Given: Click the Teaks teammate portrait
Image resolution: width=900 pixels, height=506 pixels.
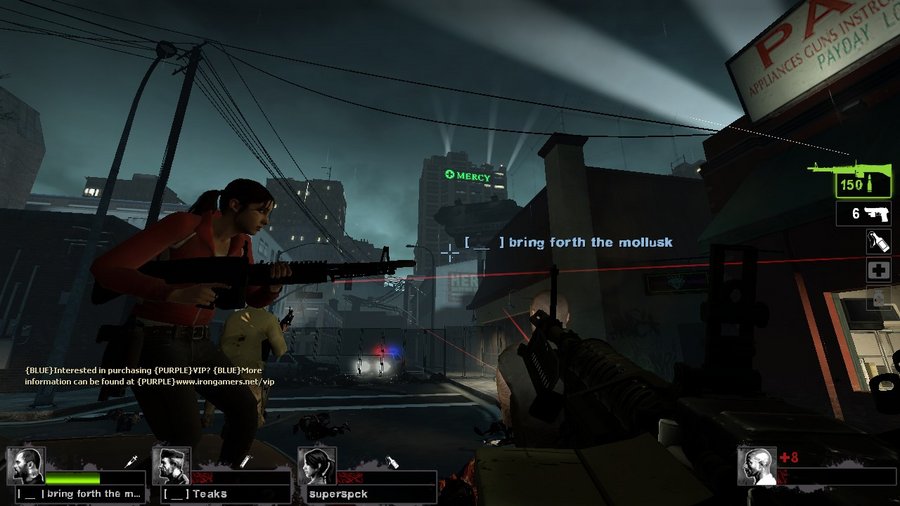Looking at the screenshot, I should [171, 466].
